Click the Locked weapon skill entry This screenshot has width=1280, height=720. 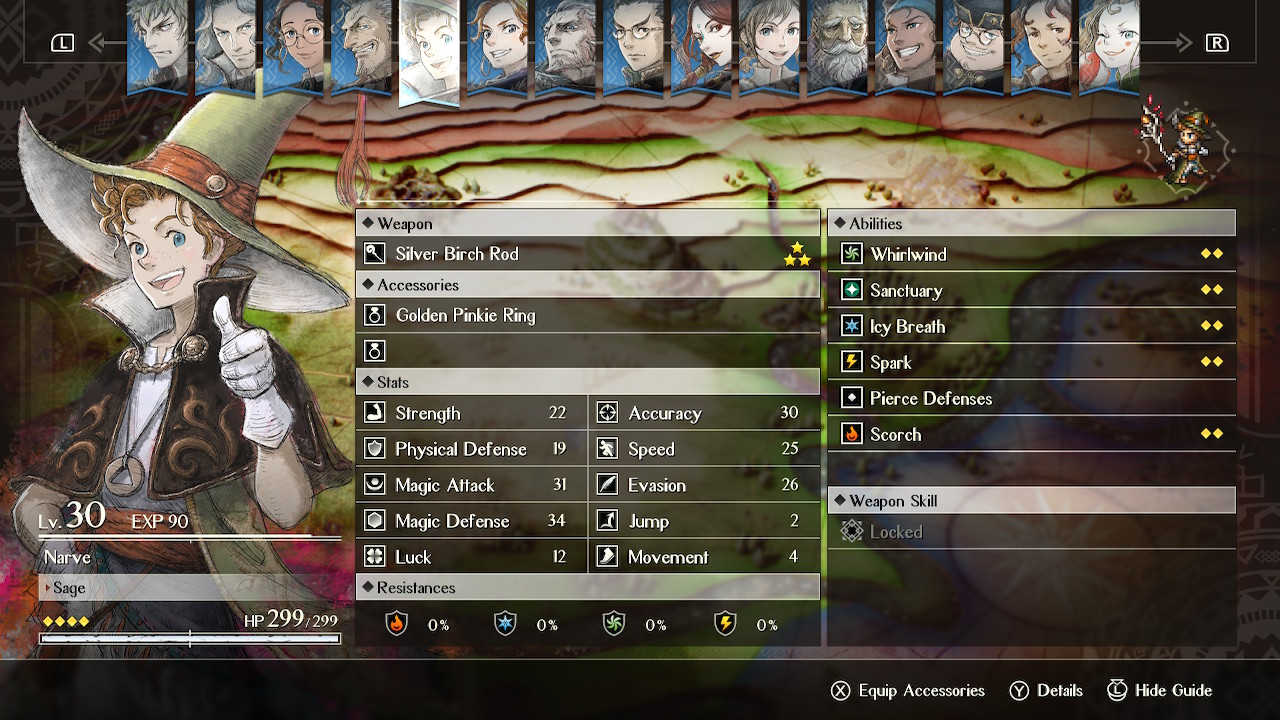coord(1031,532)
